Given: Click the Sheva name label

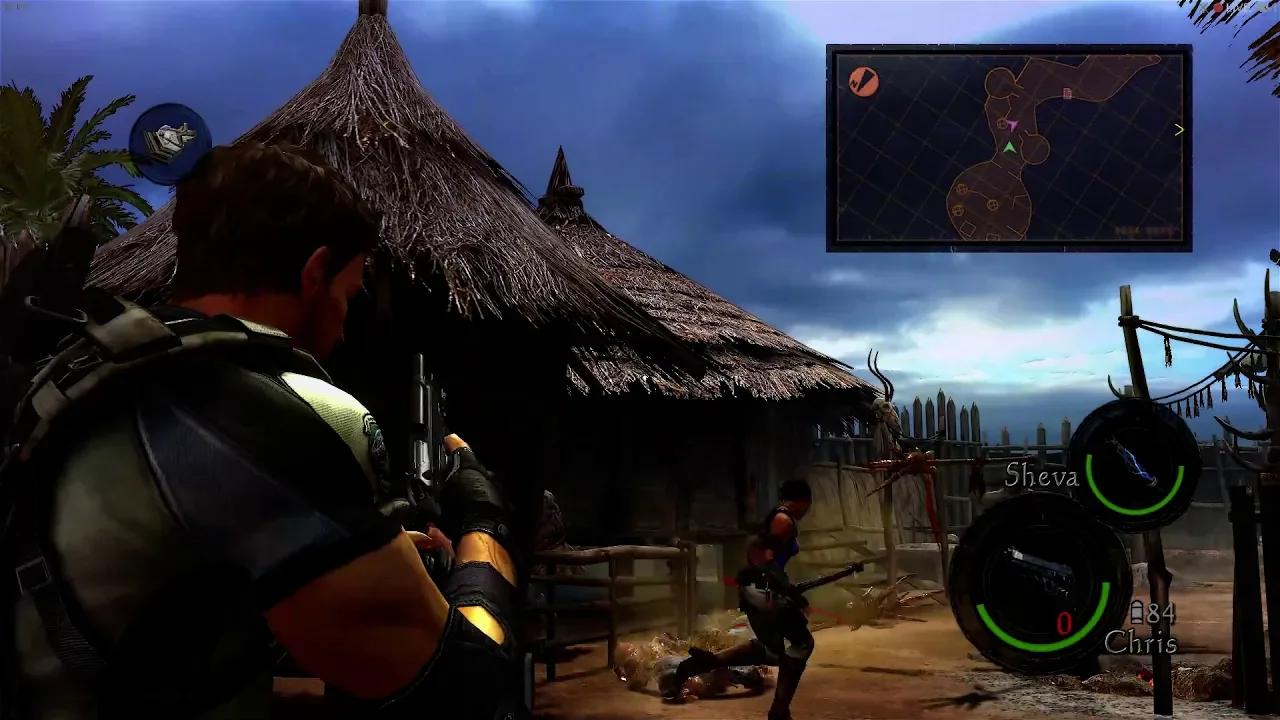Looking at the screenshot, I should [1043, 476].
